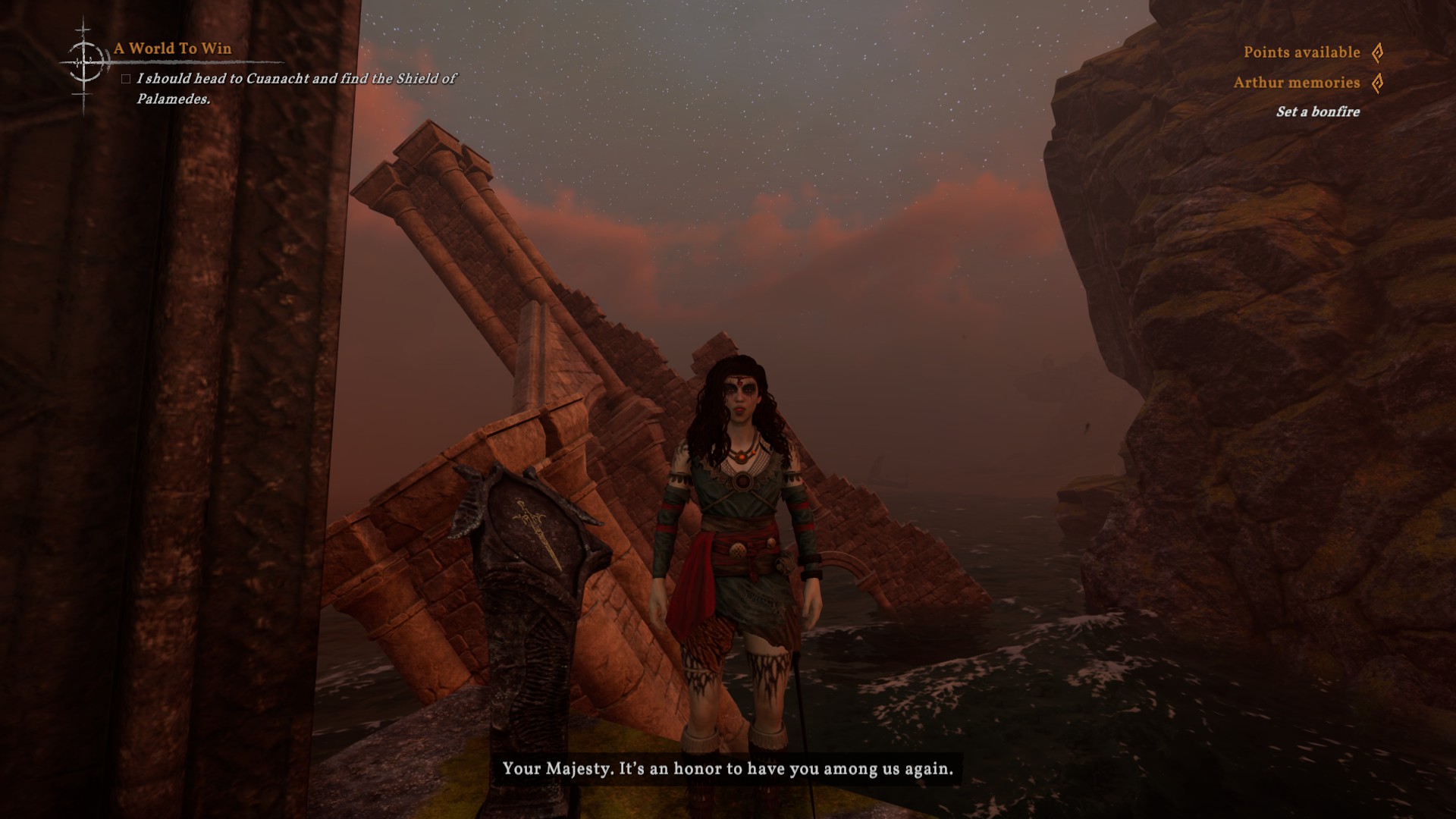Open the Points available notification
1456x819 pixels.
[x=1301, y=52]
